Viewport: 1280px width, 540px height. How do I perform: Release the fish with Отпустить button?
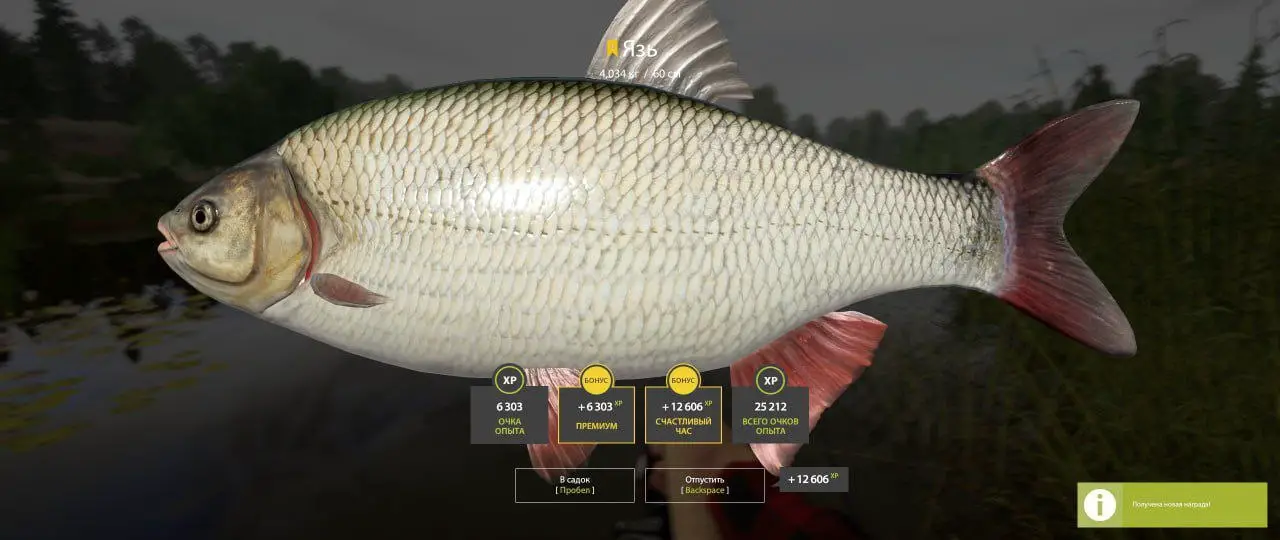pos(704,485)
